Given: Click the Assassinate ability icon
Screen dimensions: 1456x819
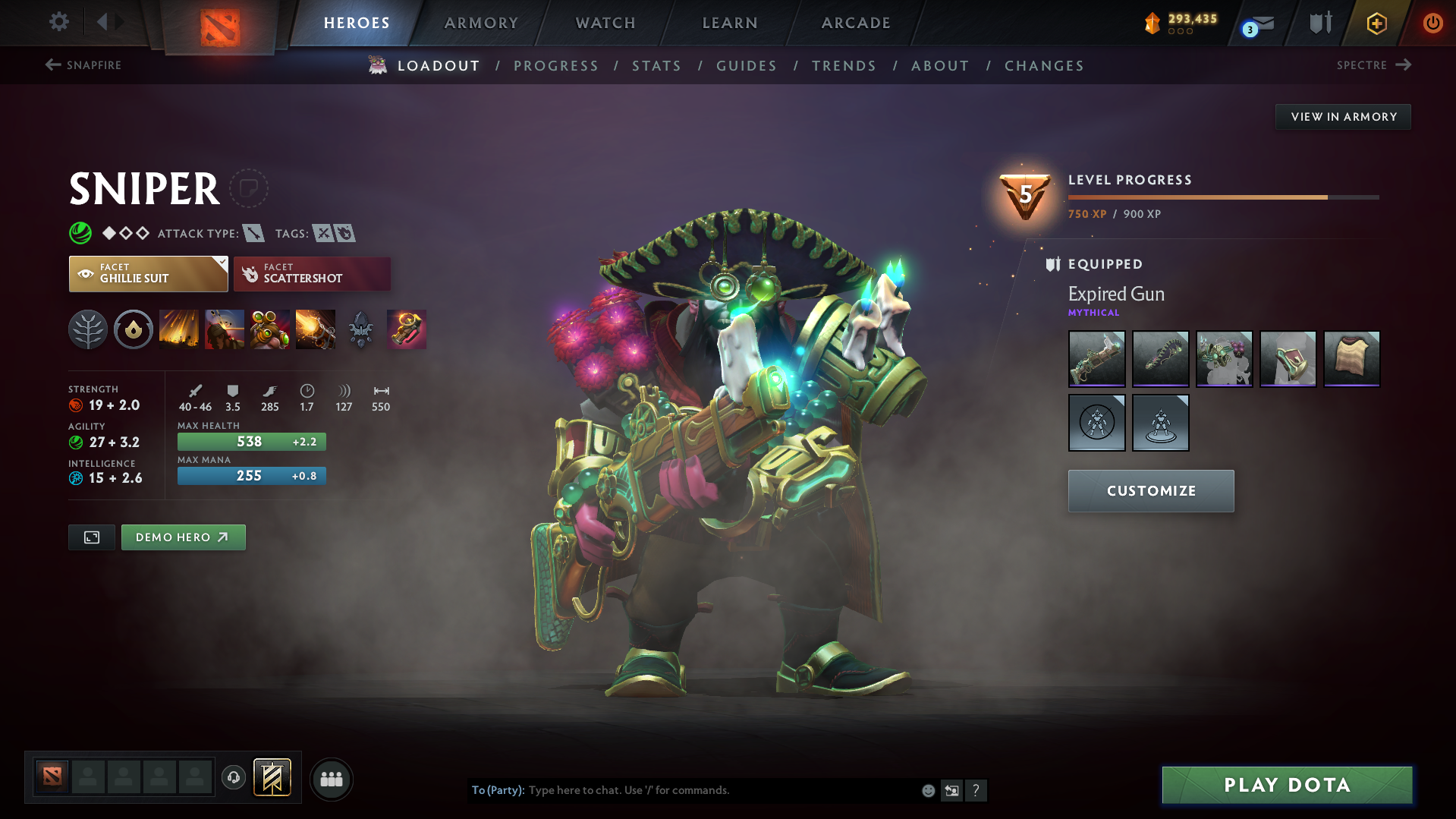Looking at the screenshot, I should [315, 329].
